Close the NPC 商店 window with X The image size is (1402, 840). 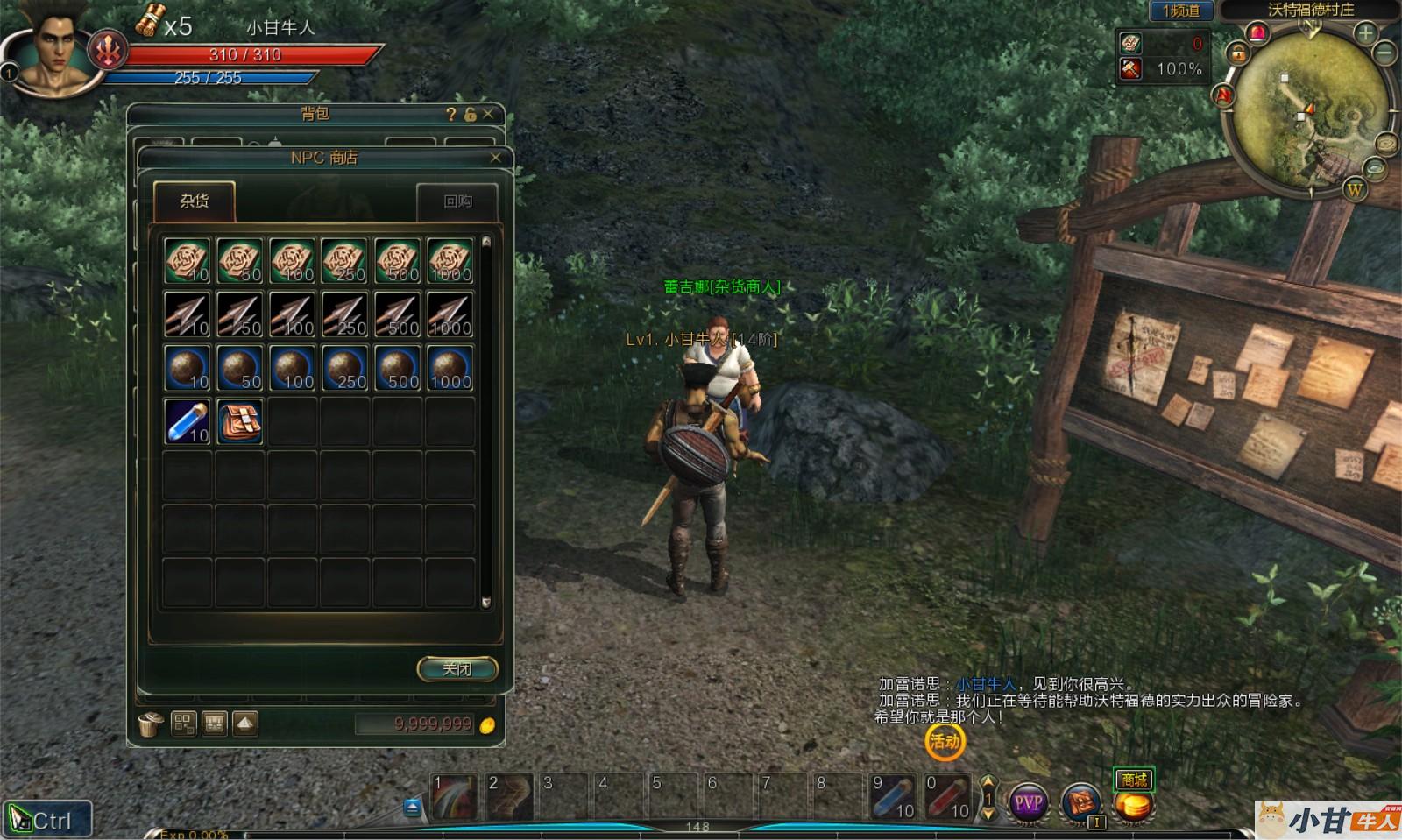[495, 158]
